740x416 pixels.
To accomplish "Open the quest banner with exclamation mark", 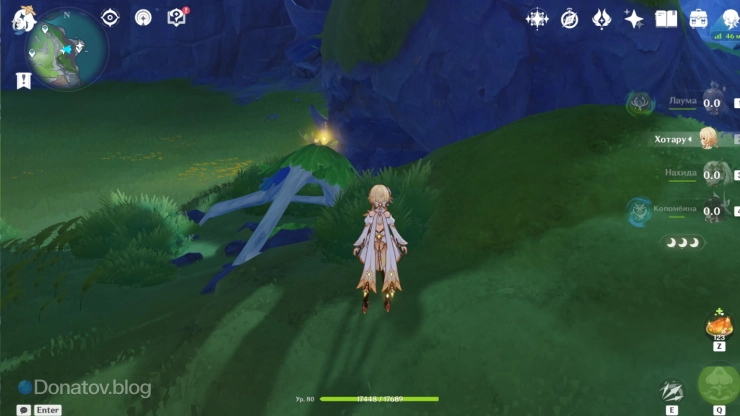I will click(x=24, y=81).
